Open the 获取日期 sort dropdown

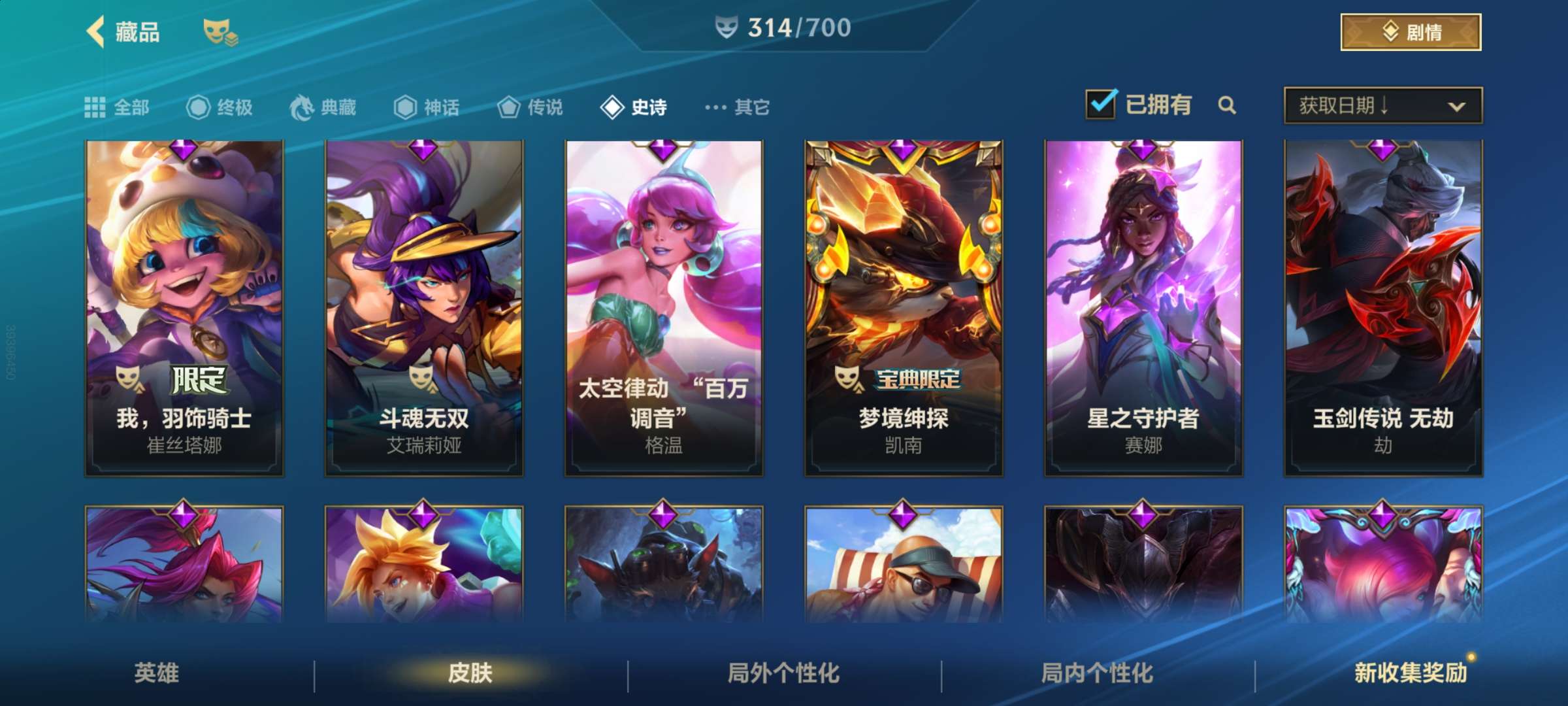click(1382, 105)
